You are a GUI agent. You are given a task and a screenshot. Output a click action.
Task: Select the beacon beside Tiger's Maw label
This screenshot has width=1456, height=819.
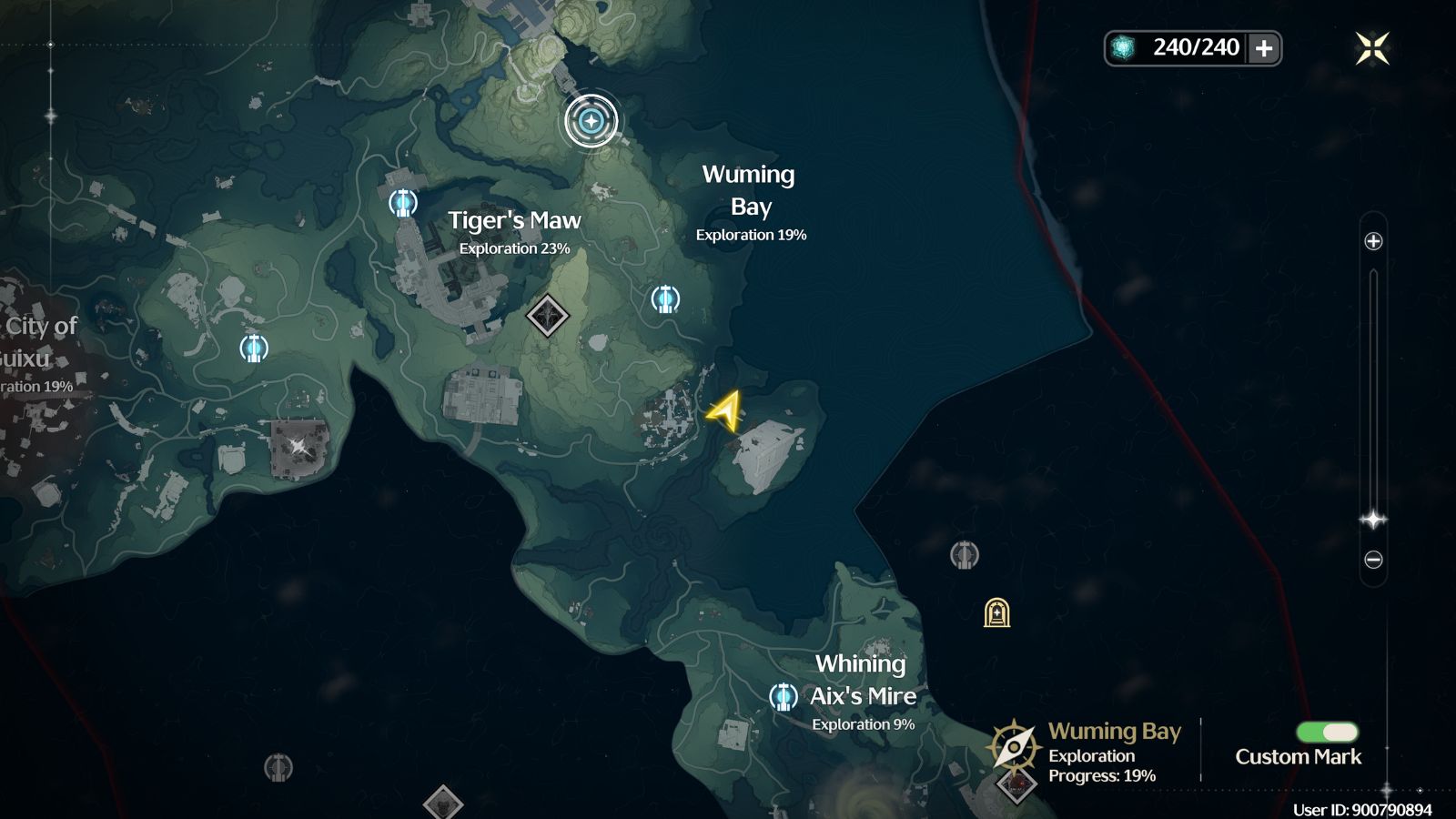[403, 202]
